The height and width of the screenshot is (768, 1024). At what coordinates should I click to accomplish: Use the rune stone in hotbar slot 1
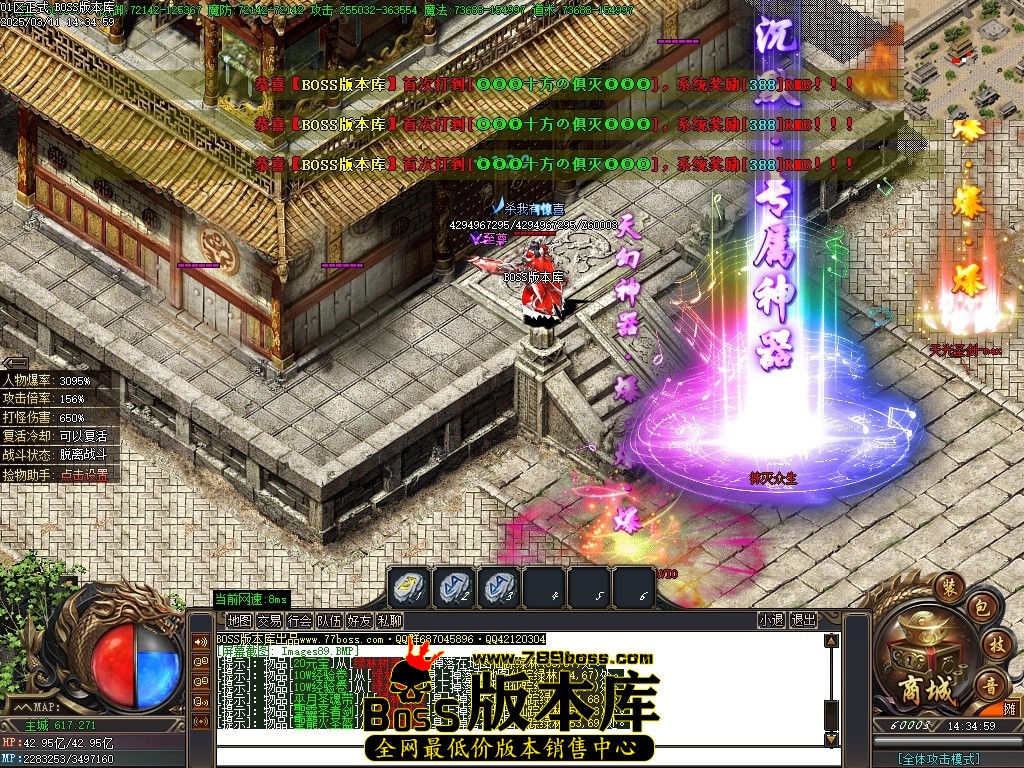click(x=410, y=587)
